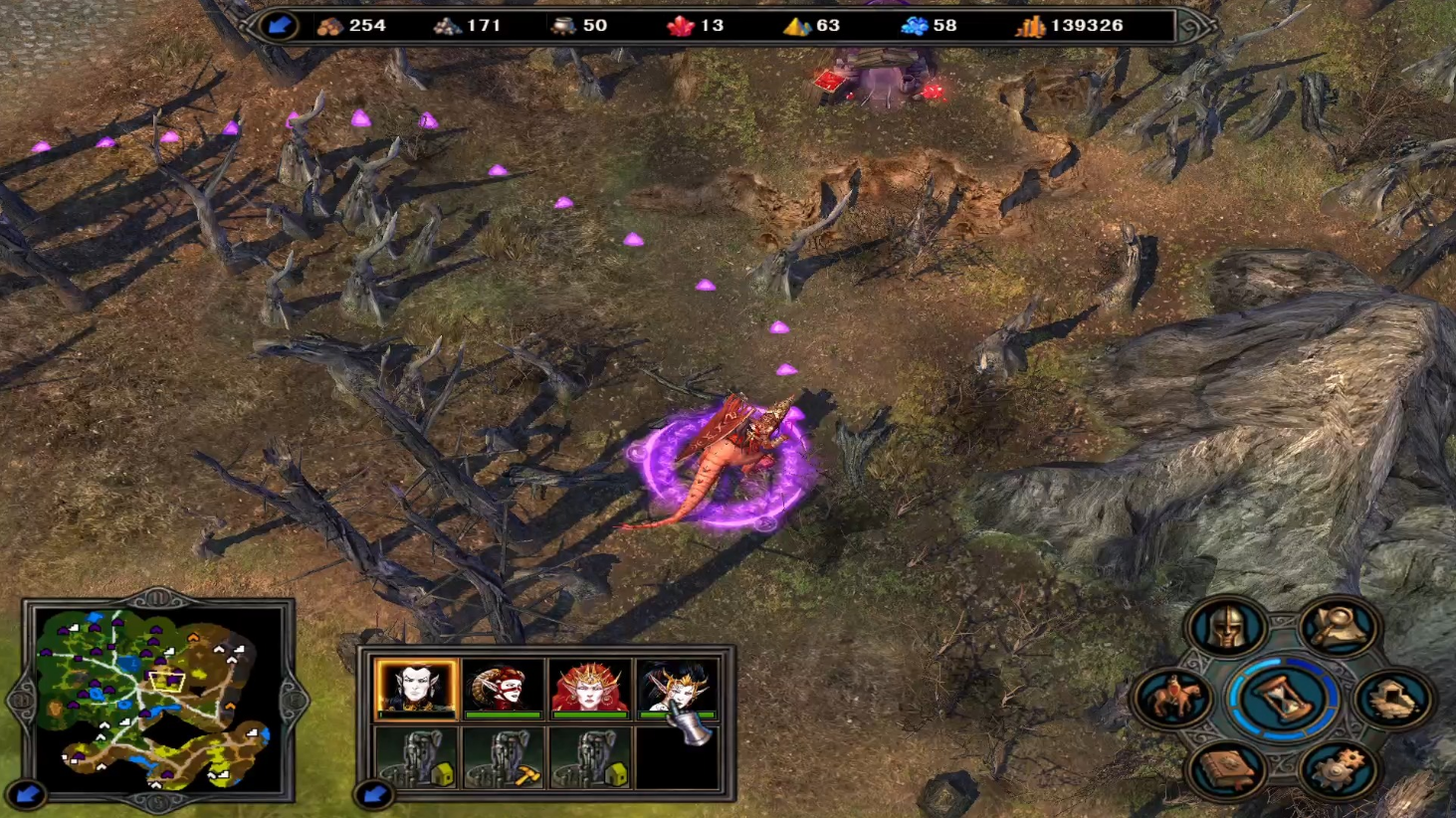The image size is (1456, 818).
Task: Collapse the hero panel with its blue arrow
Action: 374,794
